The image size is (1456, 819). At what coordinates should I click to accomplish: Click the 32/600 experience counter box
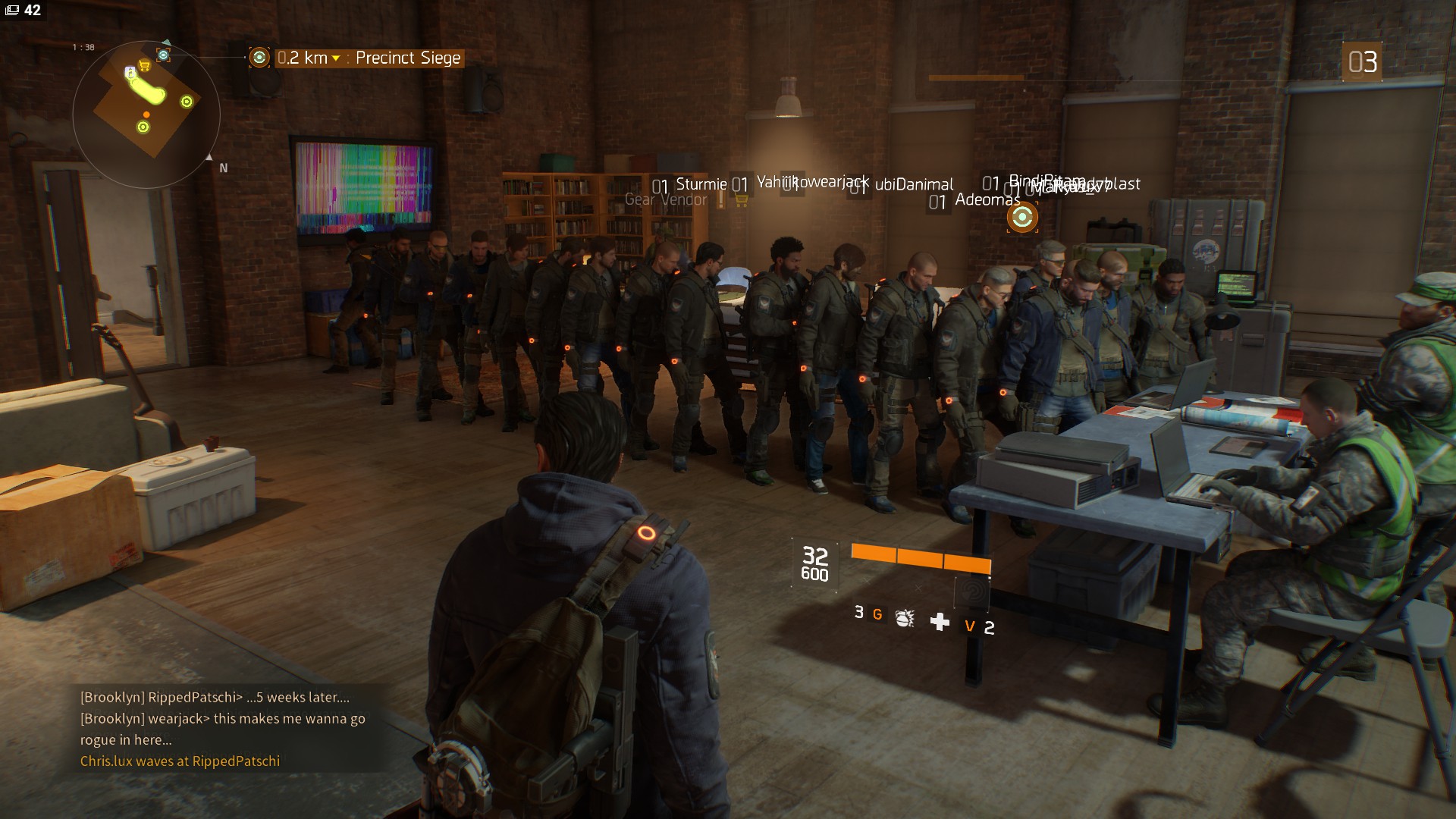tap(816, 563)
